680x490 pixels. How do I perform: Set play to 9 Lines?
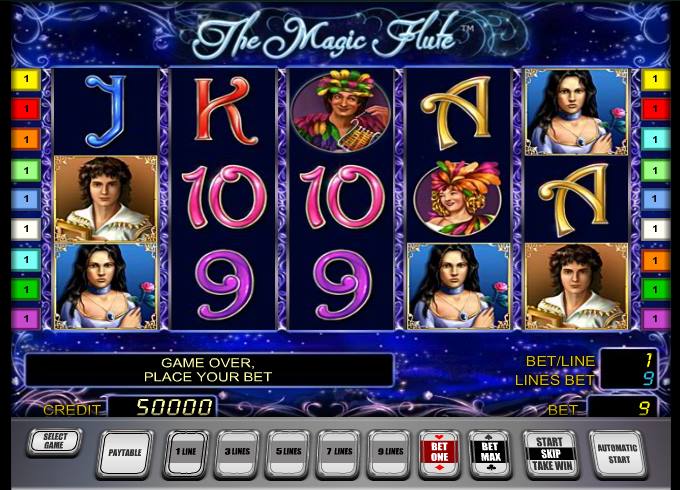point(390,452)
